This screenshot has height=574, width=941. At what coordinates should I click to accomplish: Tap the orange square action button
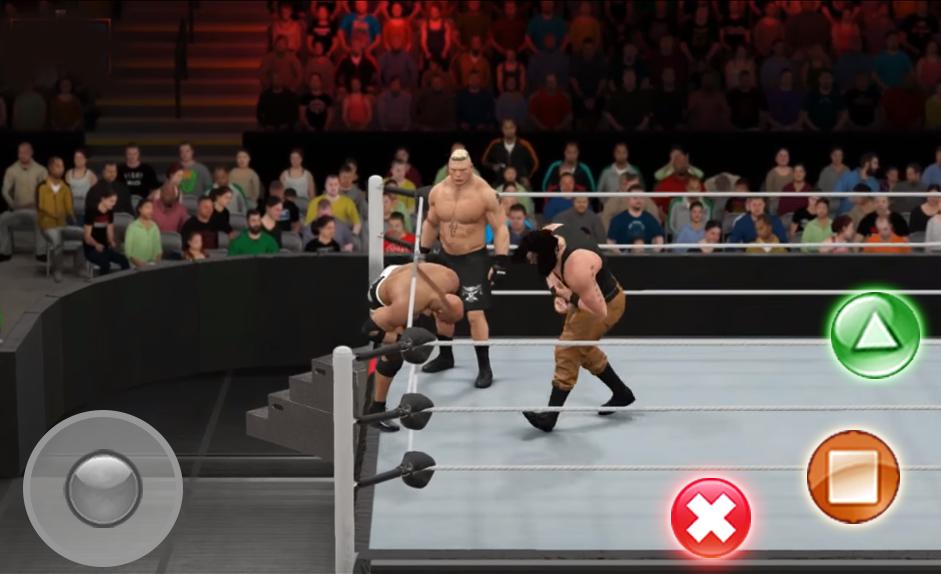click(x=853, y=476)
